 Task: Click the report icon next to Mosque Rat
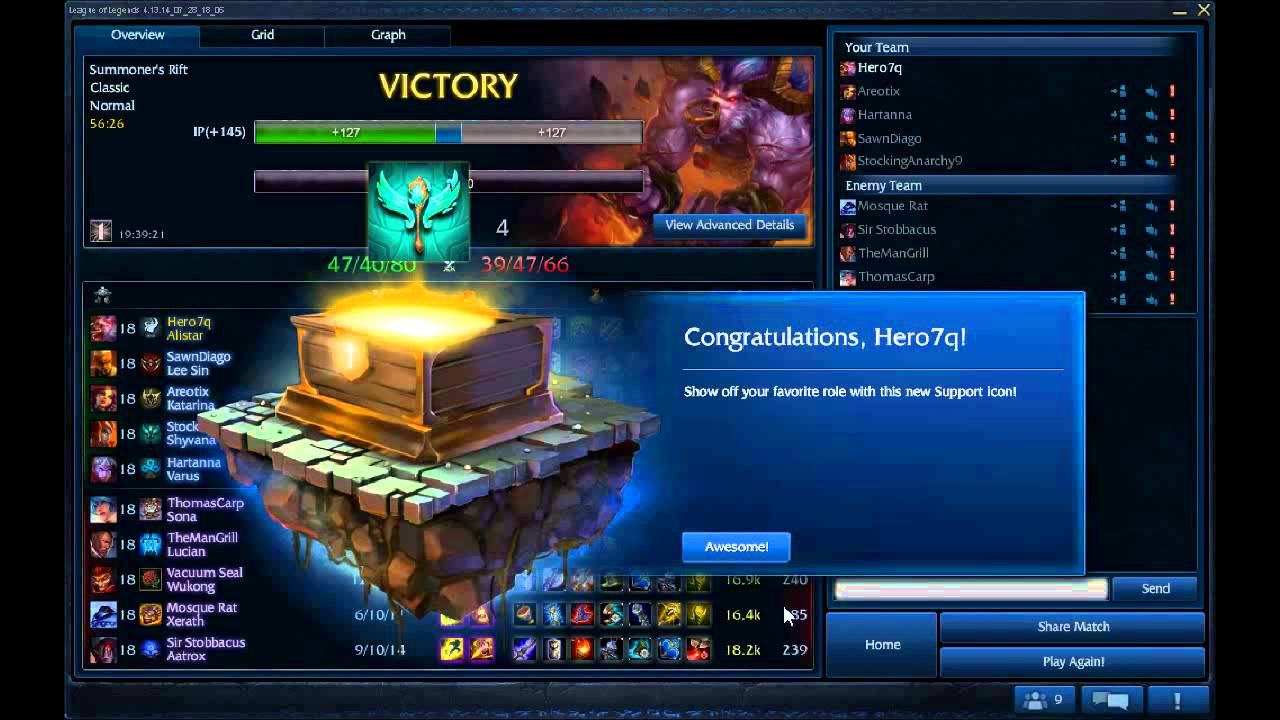point(1172,206)
